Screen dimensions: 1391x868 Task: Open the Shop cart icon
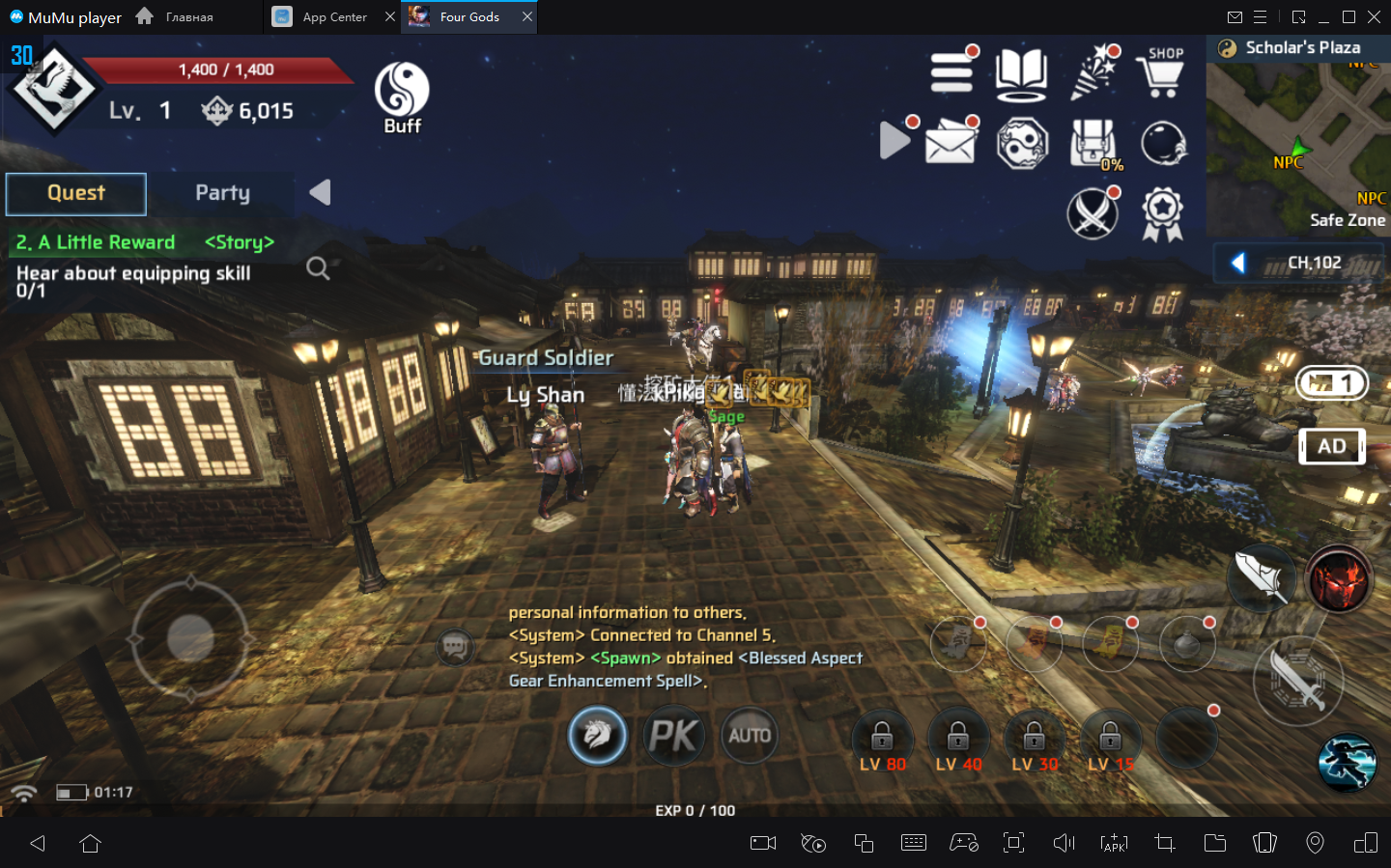[1162, 73]
